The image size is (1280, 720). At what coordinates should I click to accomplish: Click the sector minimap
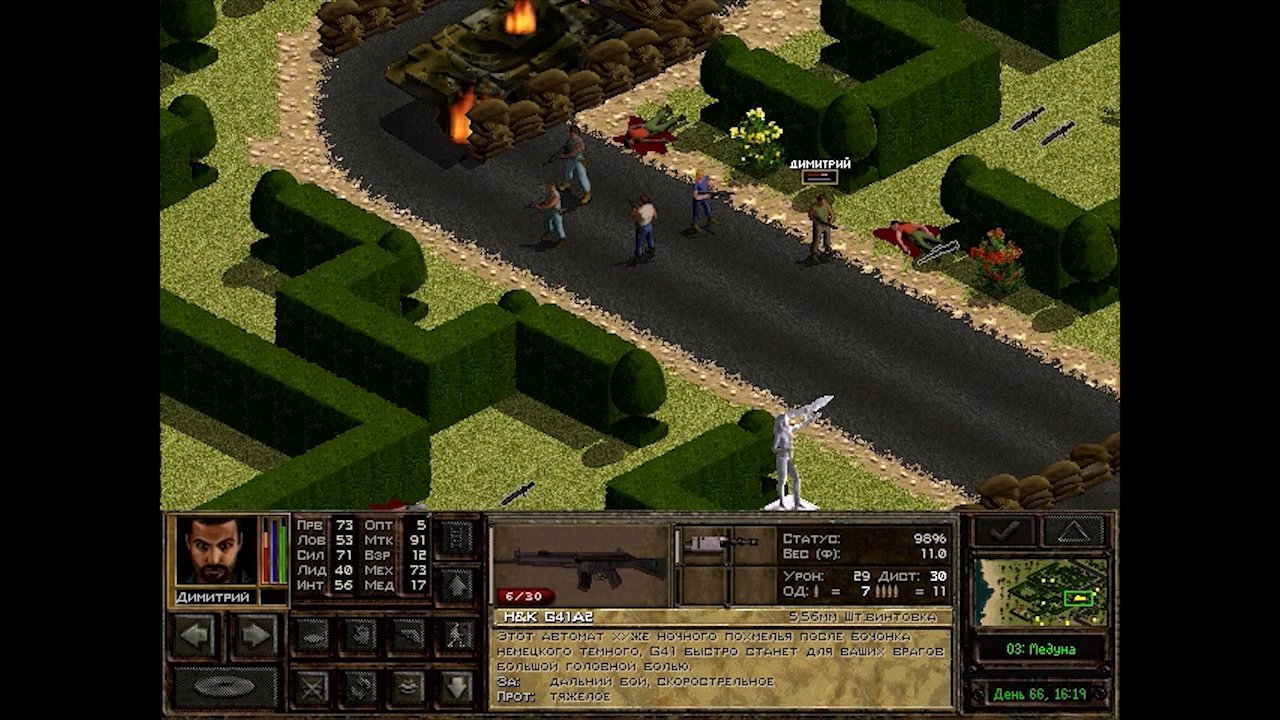pyautogui.click(x=1041, y=592)
